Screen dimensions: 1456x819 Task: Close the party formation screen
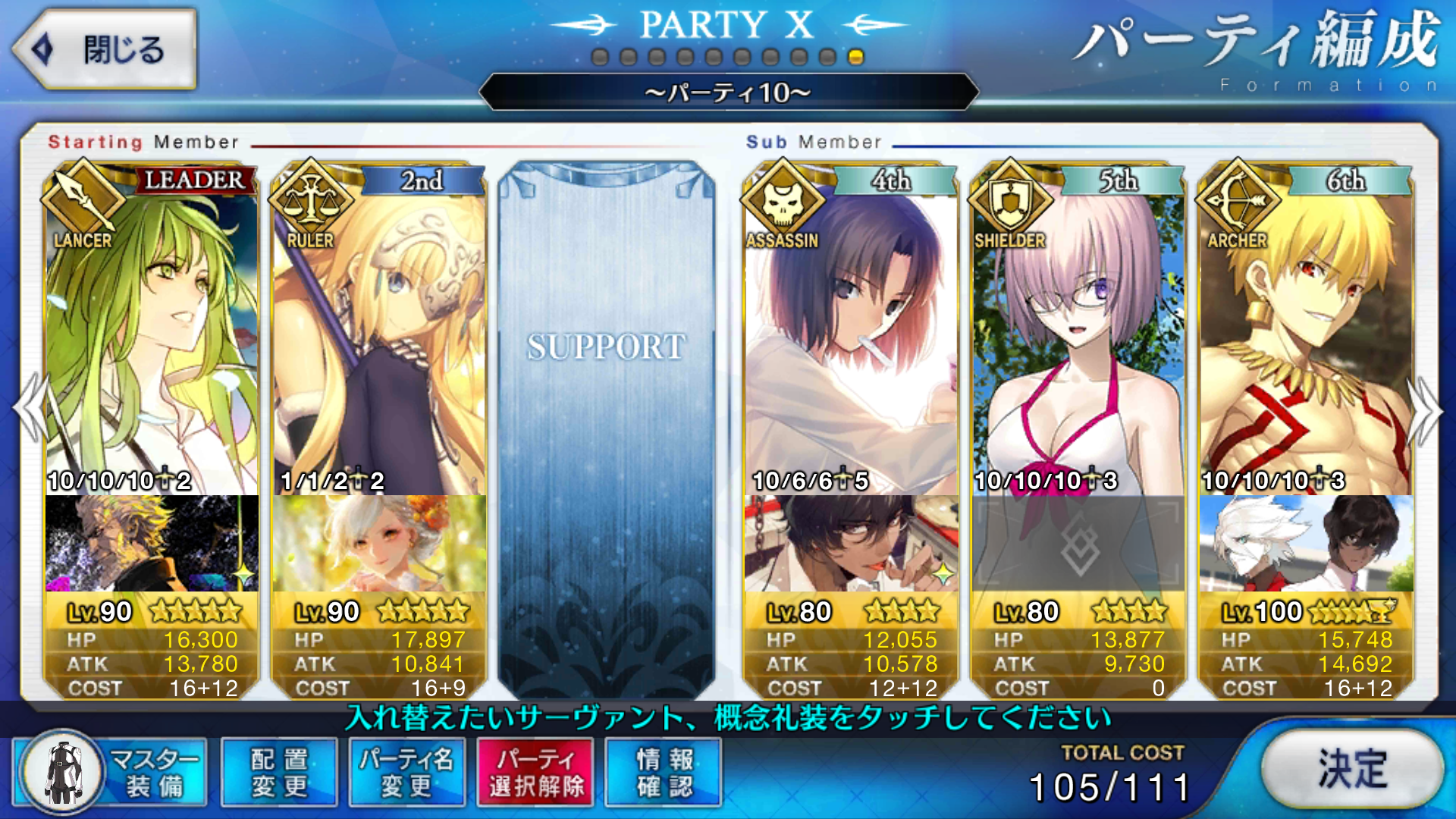click(x=104, y=50)
